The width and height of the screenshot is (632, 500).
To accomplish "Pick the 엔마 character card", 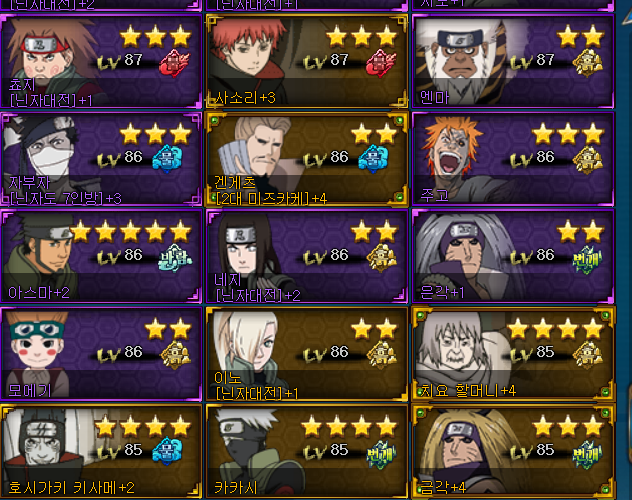I will [x=510, y=60].
